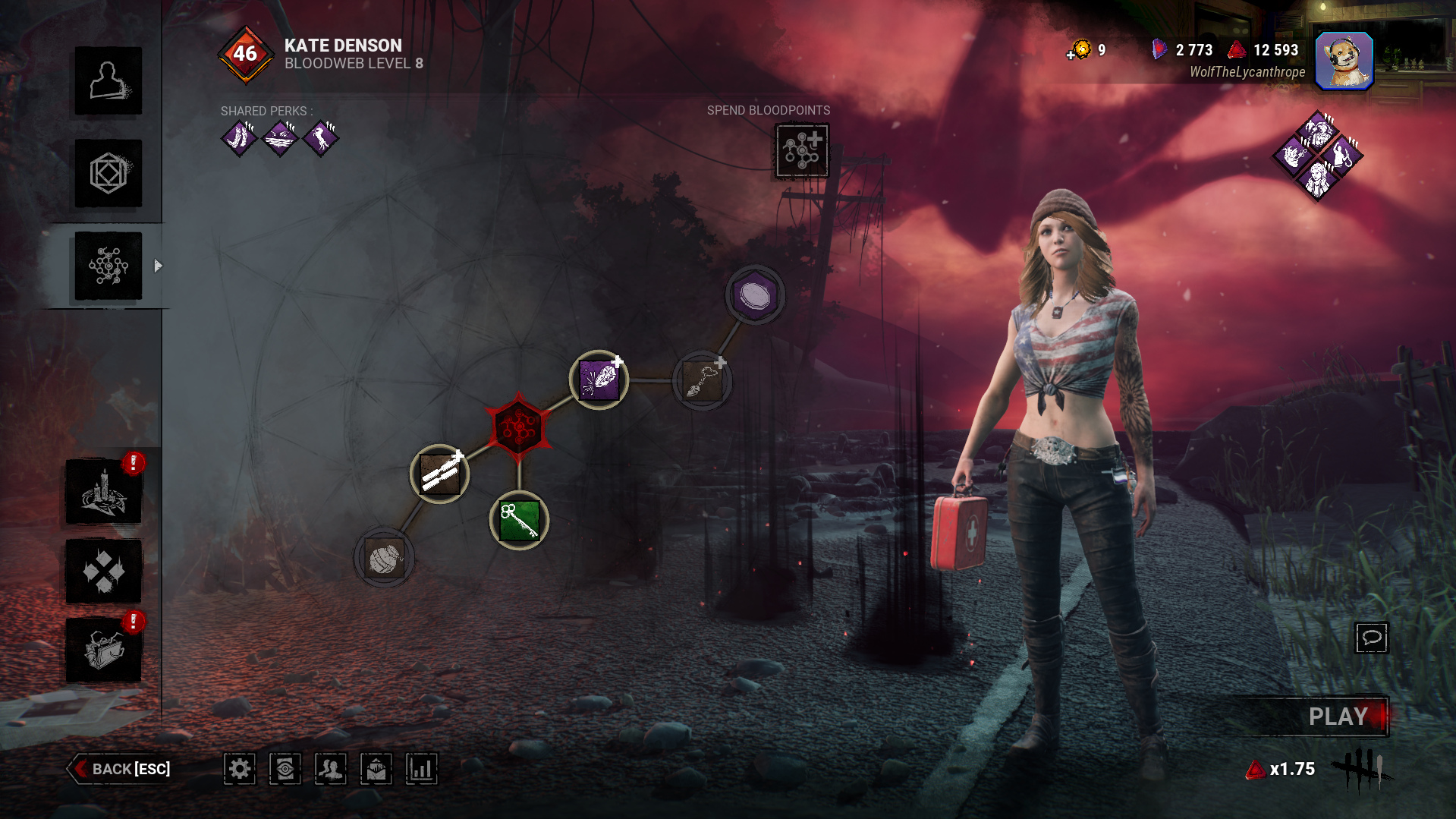Screen dimensions: 1456x819
Task: Open the character info tab
Action: coord(108,81)
